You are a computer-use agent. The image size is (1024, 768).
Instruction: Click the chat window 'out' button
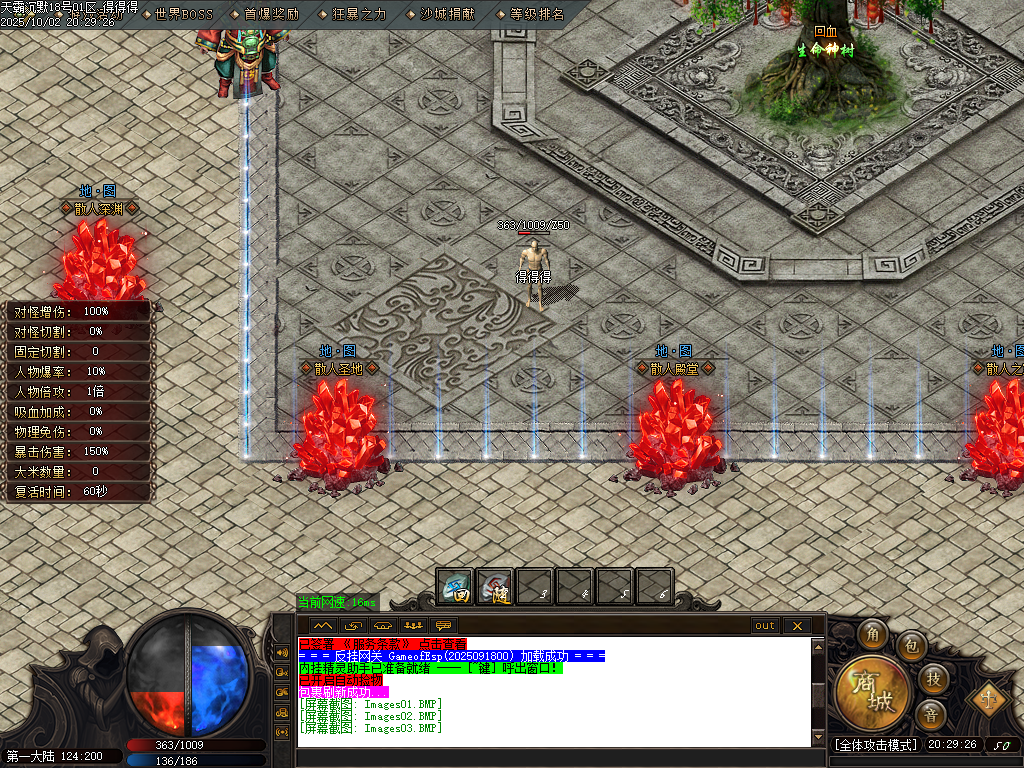click(x=765, y=626)
